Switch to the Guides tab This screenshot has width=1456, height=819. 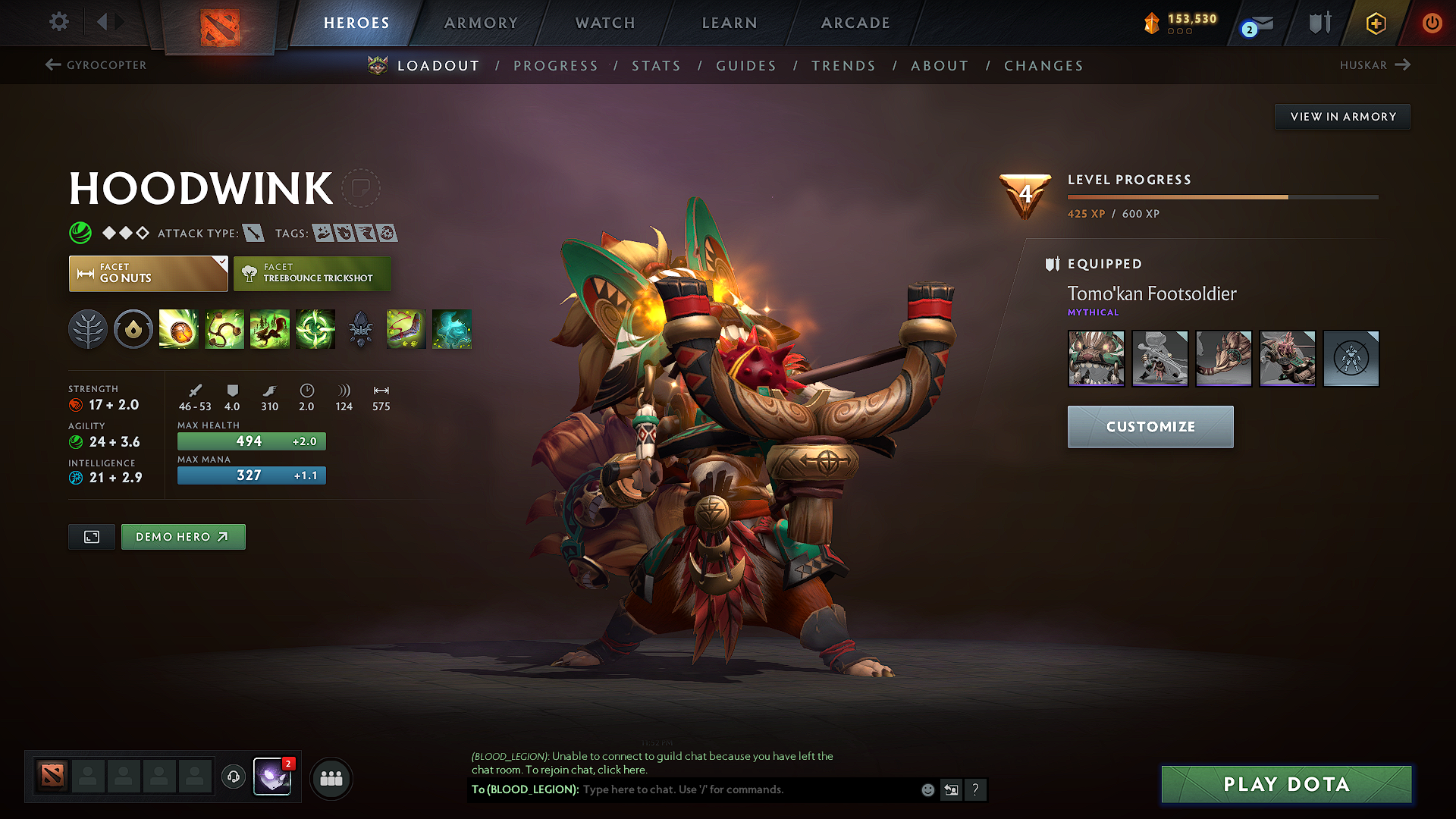pyautogui.click(x=745, y=66)
